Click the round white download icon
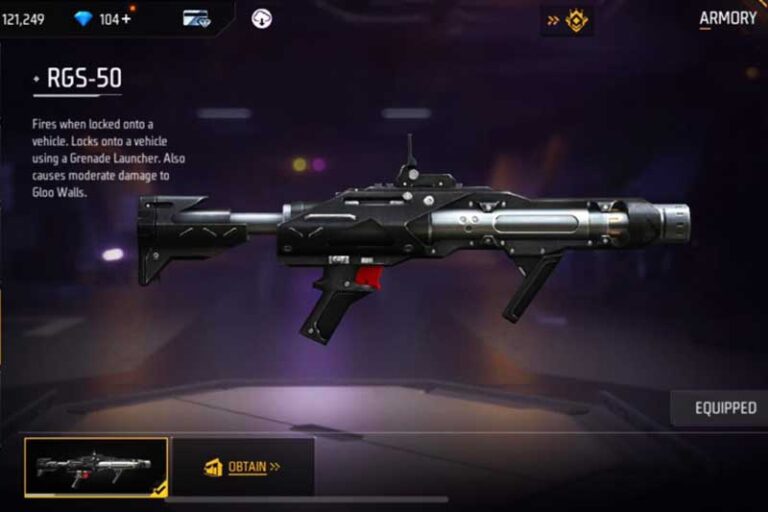The image size is (768, 512). (262, 19)
